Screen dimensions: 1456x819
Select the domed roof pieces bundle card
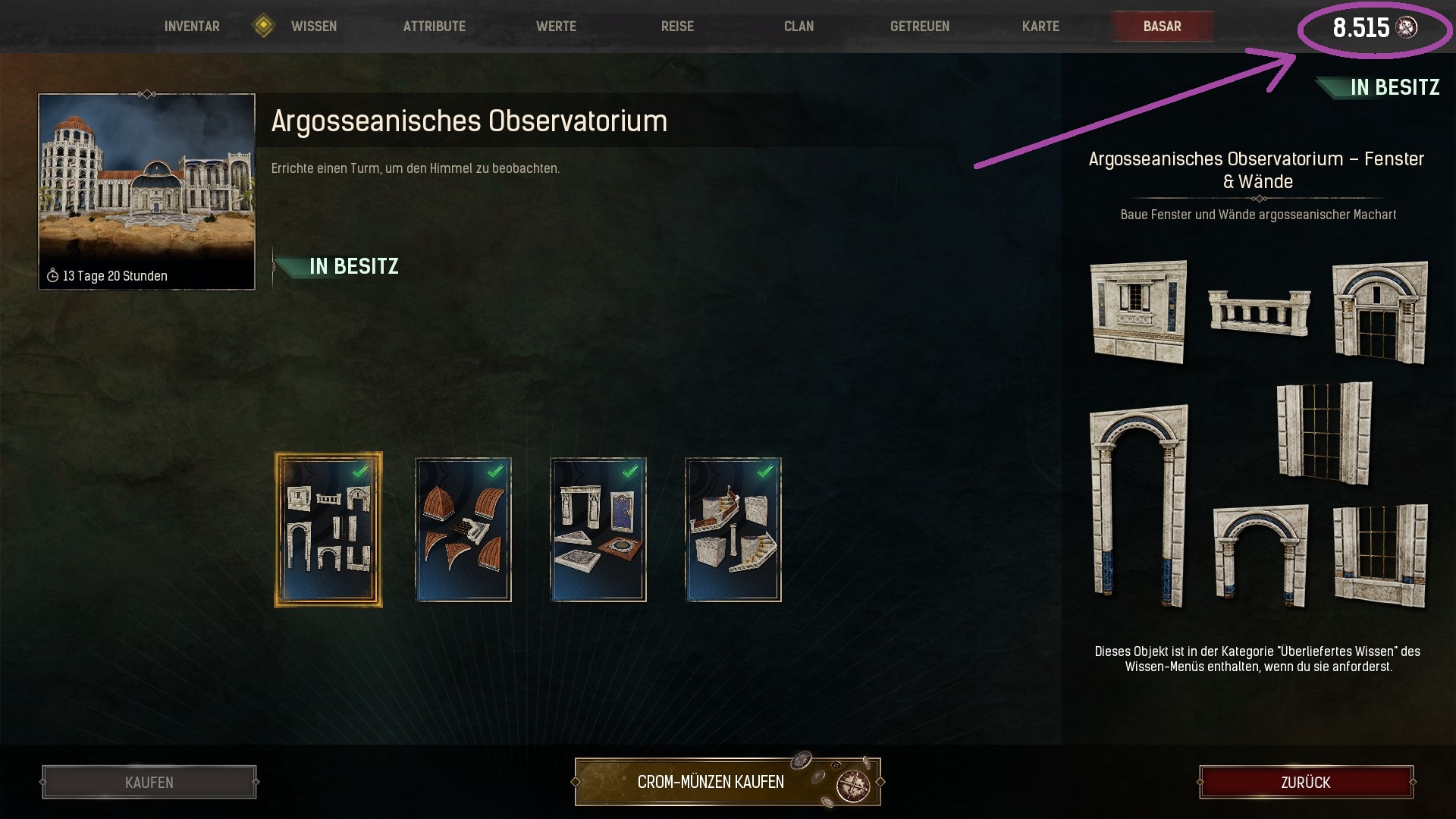tap(463, 529)
